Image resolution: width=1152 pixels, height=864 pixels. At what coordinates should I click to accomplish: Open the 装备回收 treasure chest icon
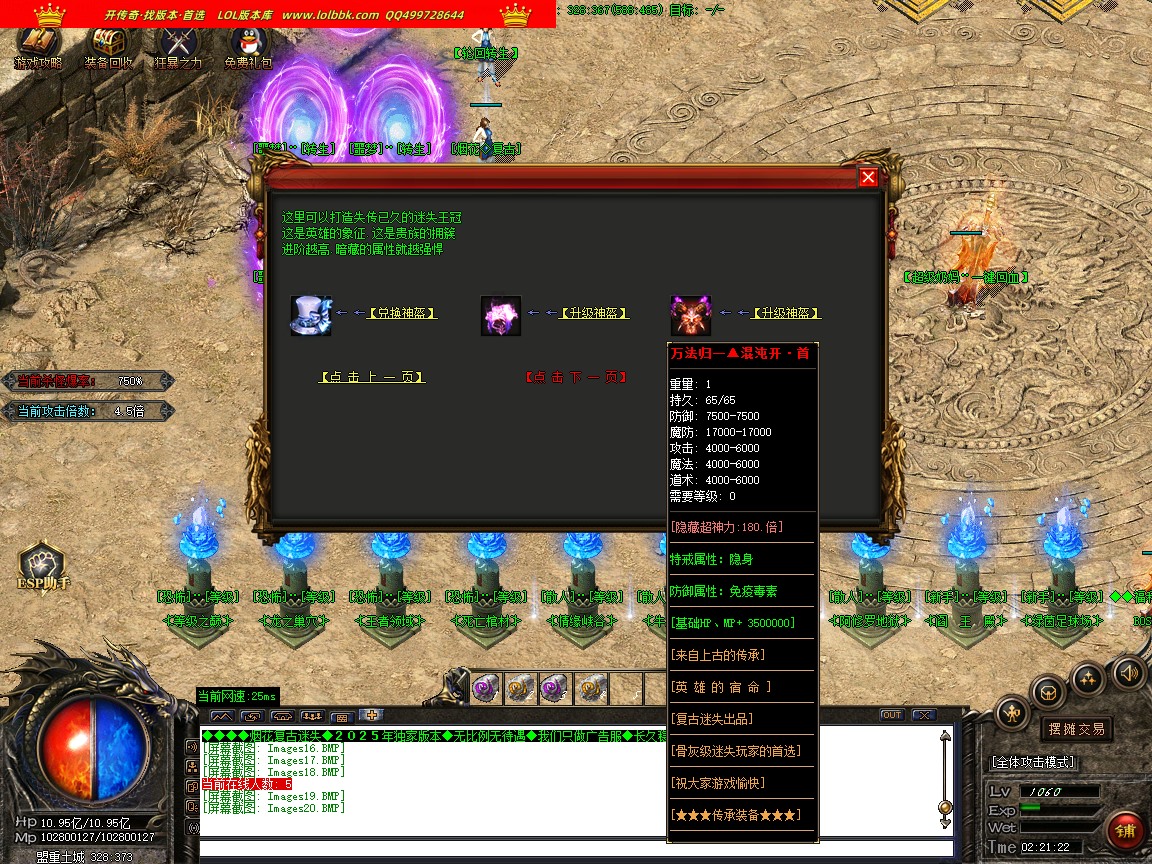tap(108, 45)
